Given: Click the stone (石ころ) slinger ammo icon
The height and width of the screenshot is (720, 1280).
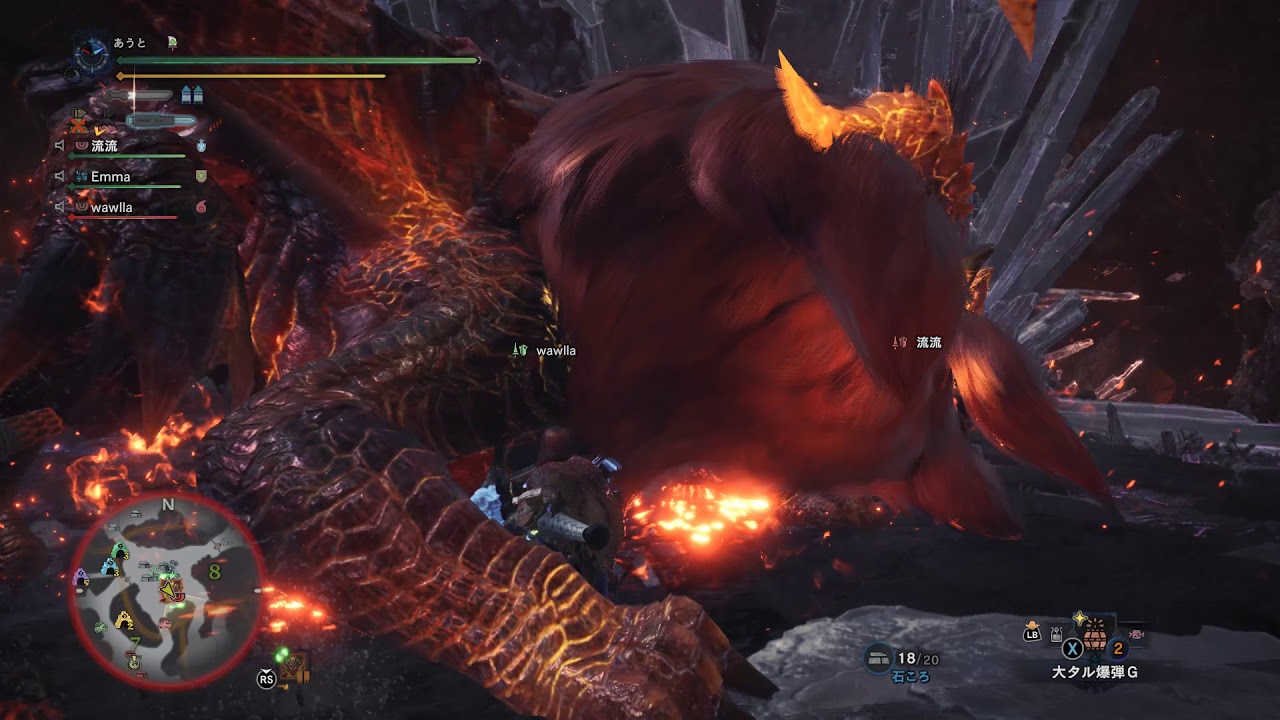Looking at the screenshot, I should pyautogui.click(x=878, y=658).
